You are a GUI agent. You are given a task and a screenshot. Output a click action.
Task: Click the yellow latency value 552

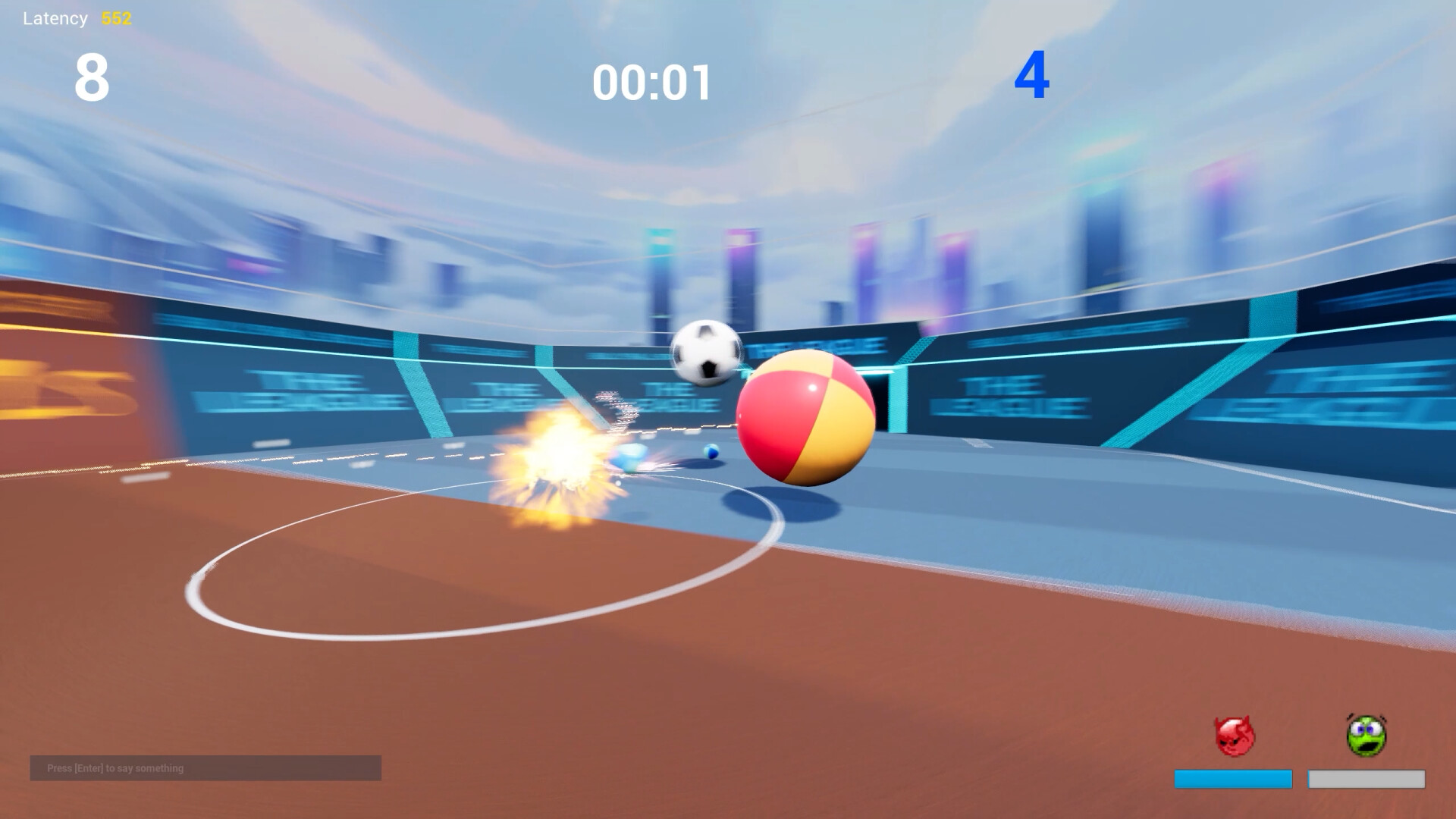click(x=116, y=18)
